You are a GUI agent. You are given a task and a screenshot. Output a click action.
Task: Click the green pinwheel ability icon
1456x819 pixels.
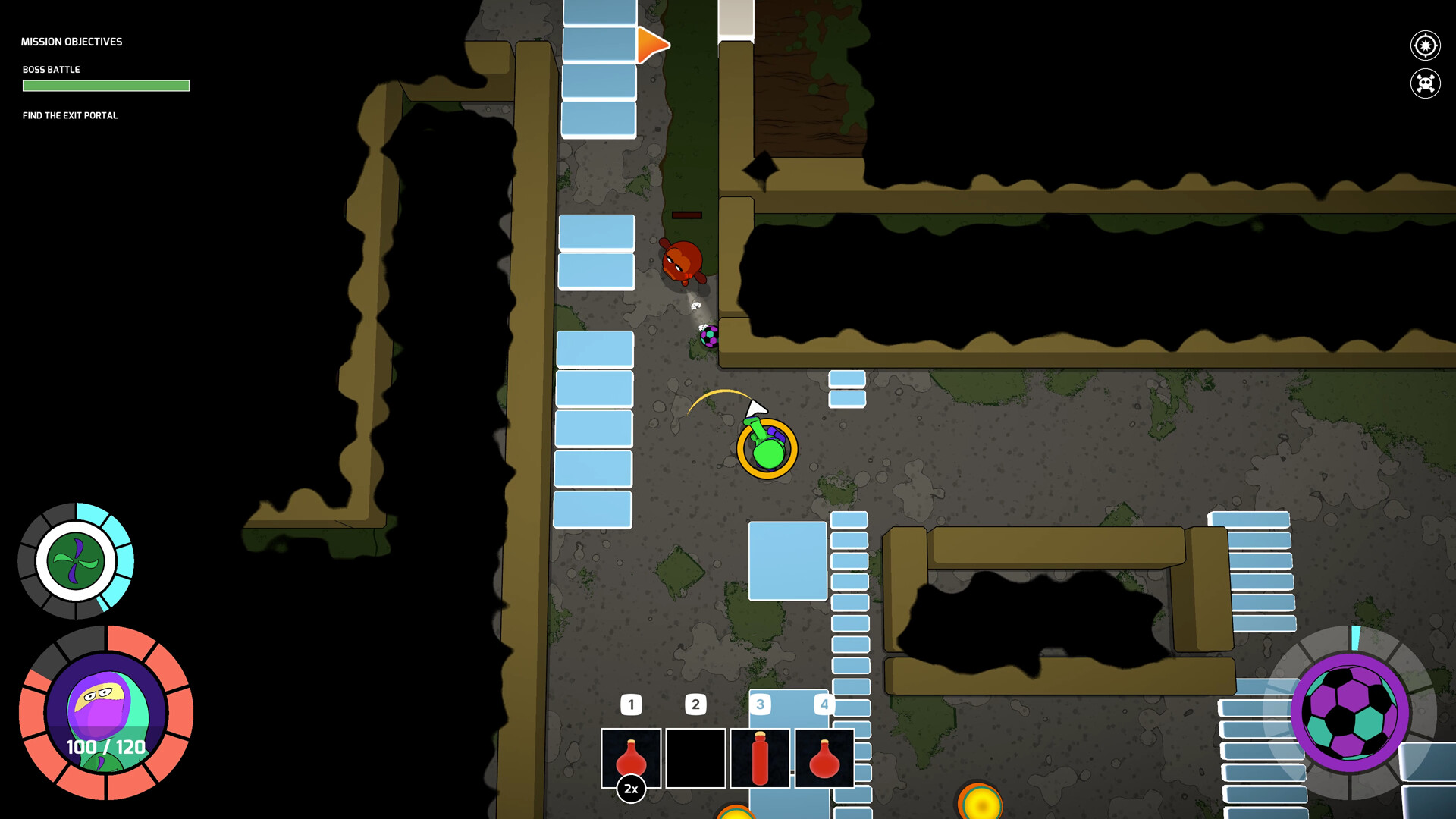click(75, 562)
